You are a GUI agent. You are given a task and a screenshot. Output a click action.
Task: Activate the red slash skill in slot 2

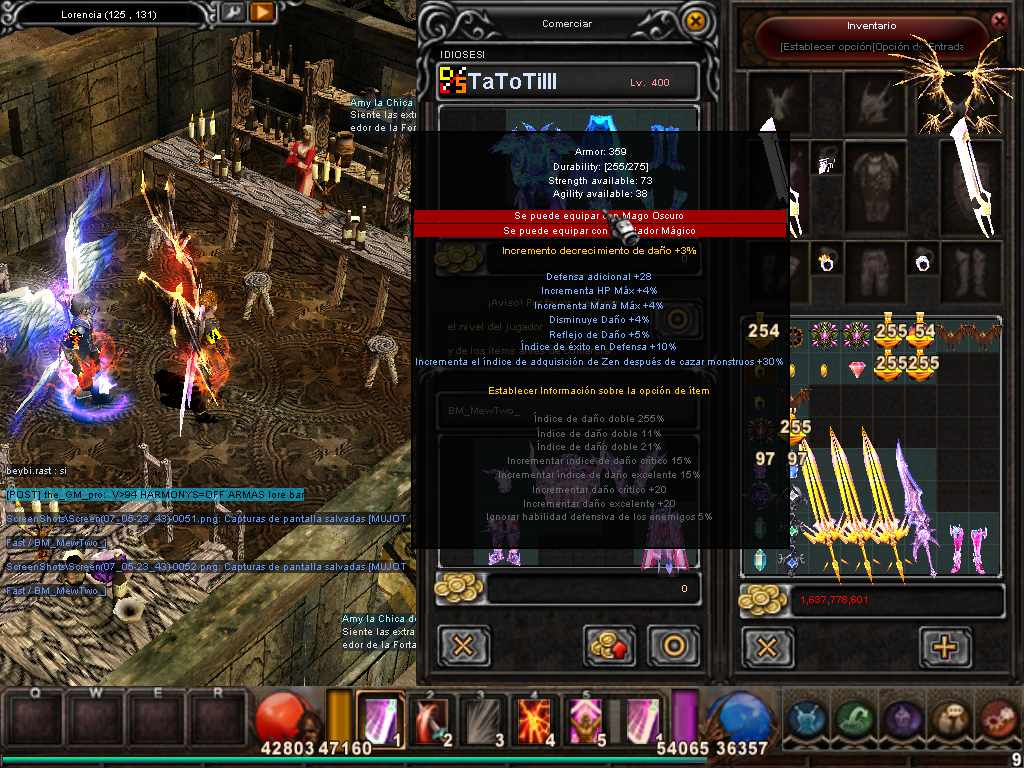pos(433,718)
